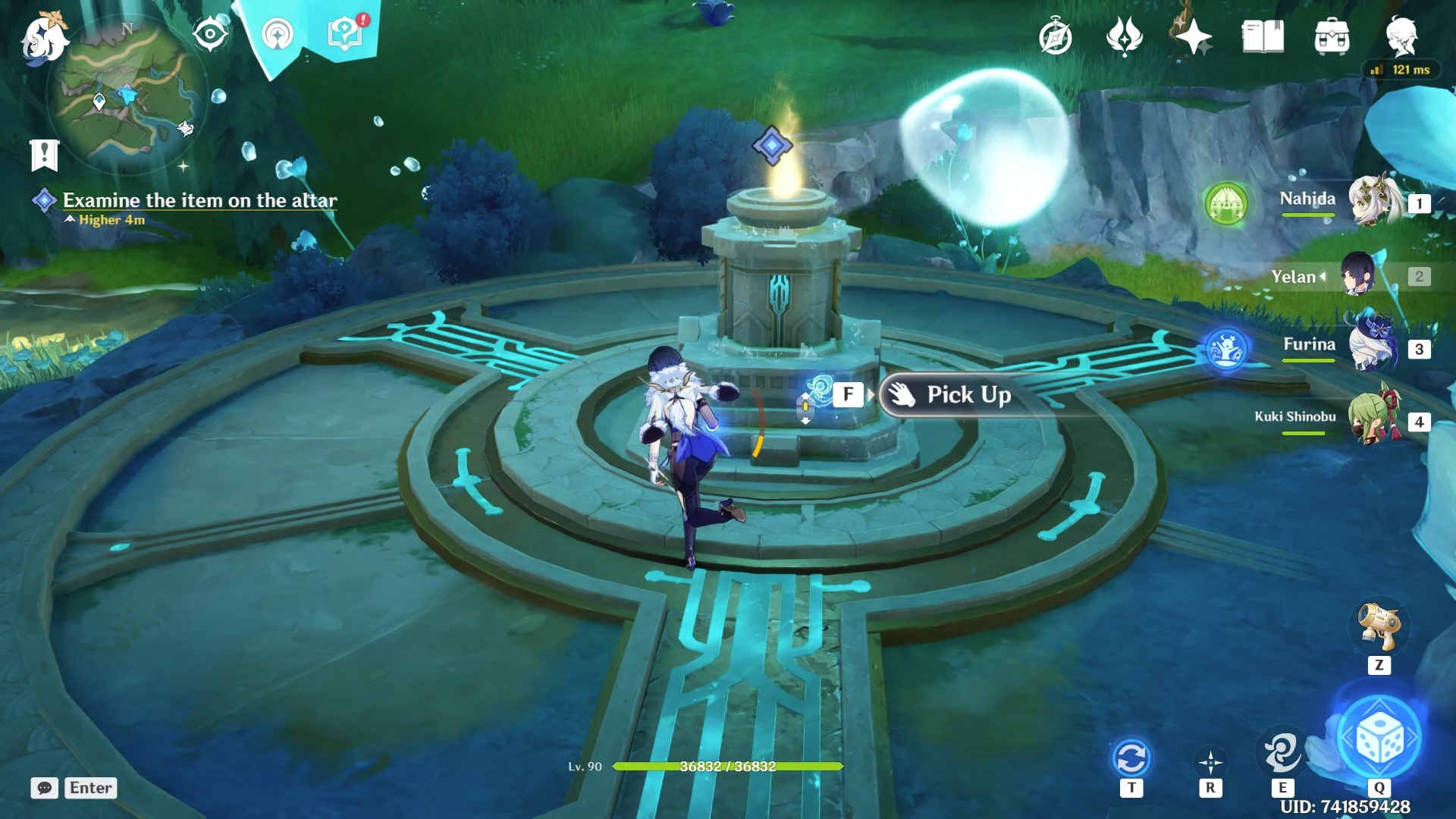
Task: Open the tutorial book with red alert
Action: pos(345,33)
